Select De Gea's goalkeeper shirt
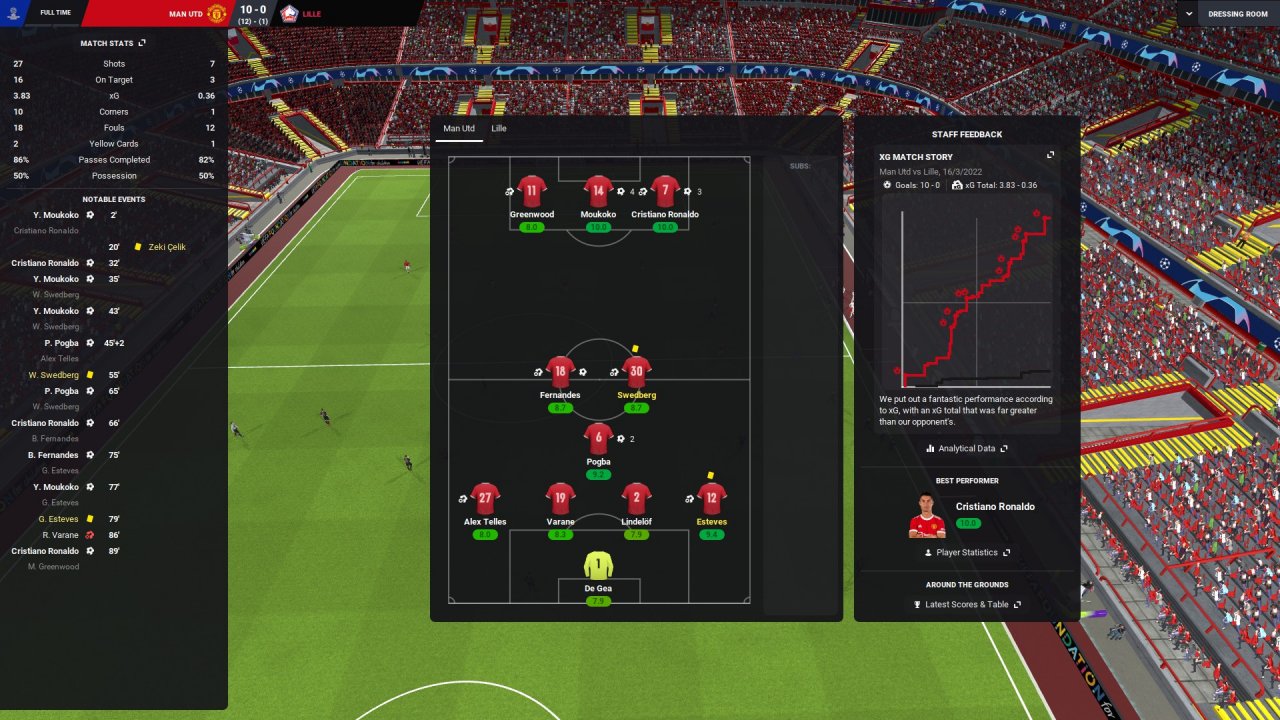The width and height of the screenshot is (1280, 720). pyautogui.click(x=598, y=565)
